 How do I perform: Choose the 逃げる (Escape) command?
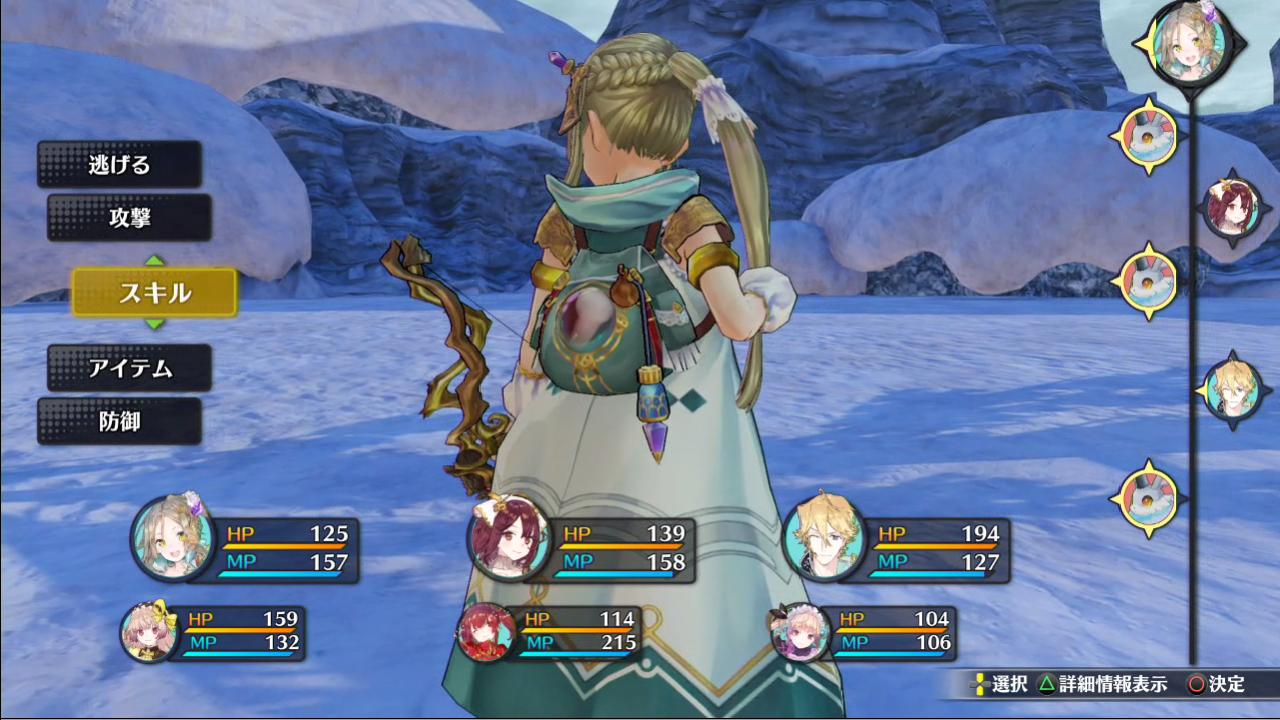point(119,165)
